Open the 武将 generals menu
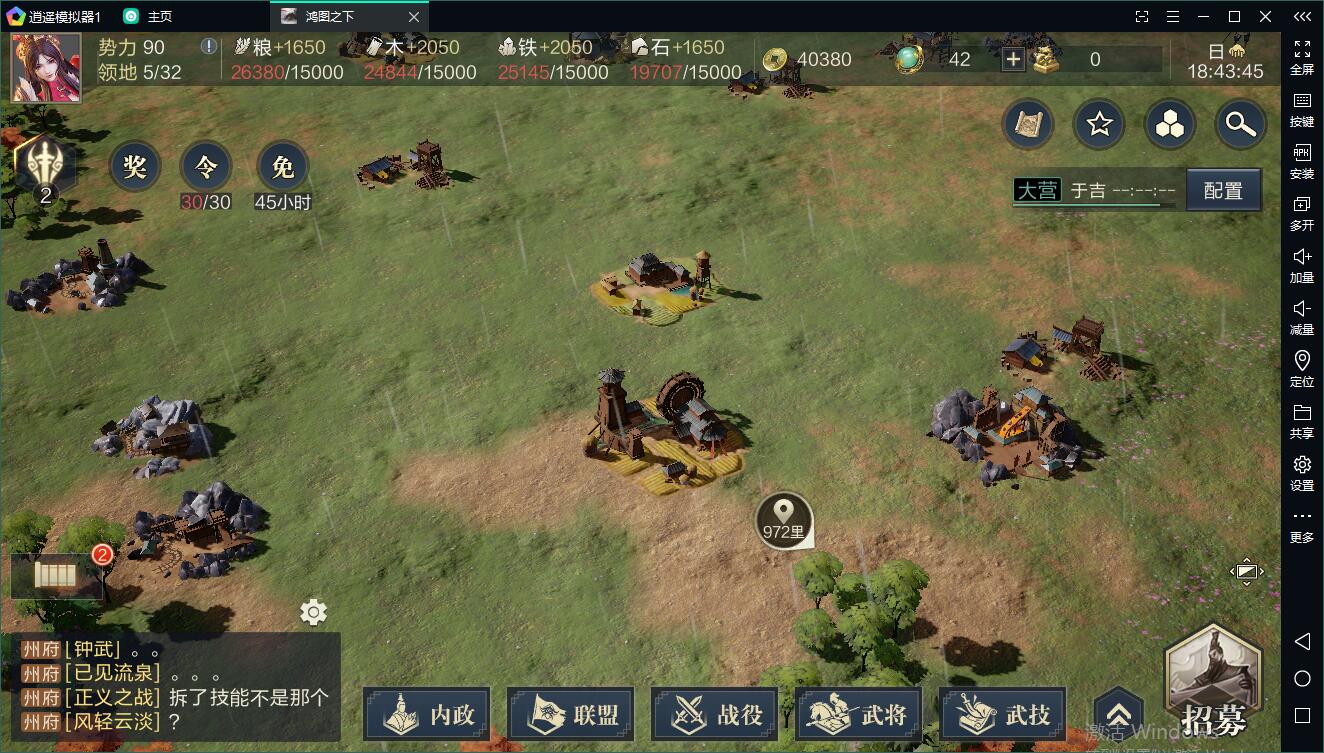This screenshot has width=1324, height=753. point(859,715)
